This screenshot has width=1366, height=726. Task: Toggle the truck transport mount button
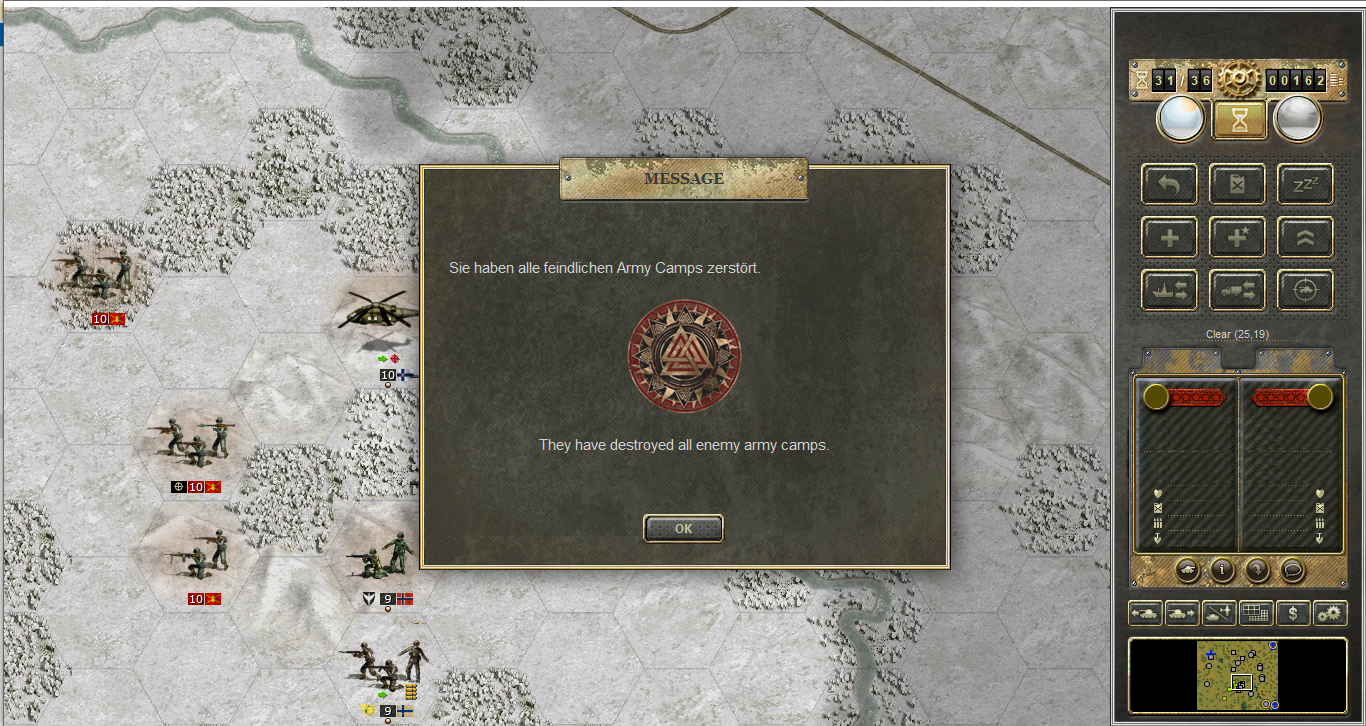(x=1237, y=290)
